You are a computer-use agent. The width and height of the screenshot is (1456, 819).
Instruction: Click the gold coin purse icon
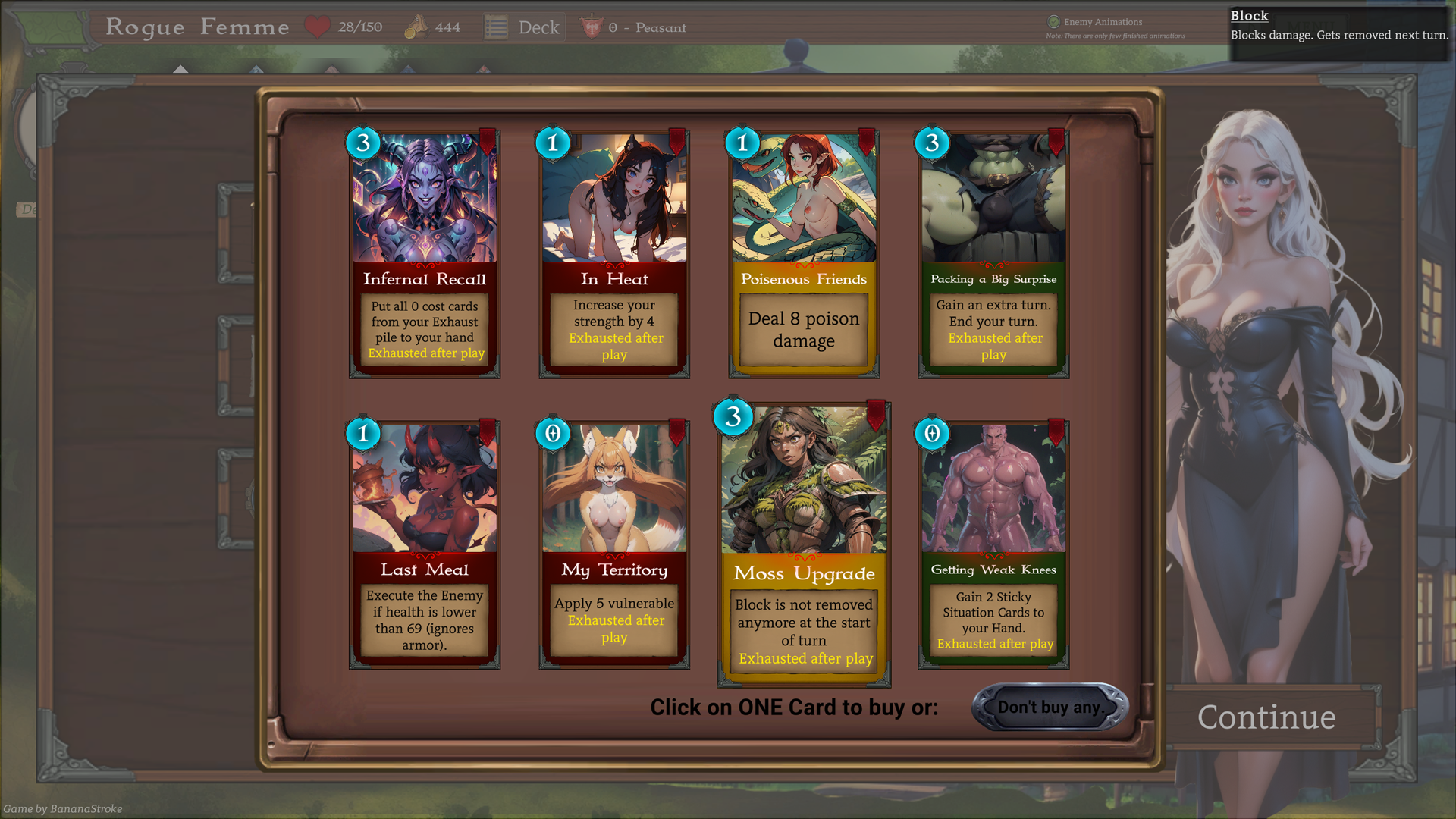click(415, 26)
